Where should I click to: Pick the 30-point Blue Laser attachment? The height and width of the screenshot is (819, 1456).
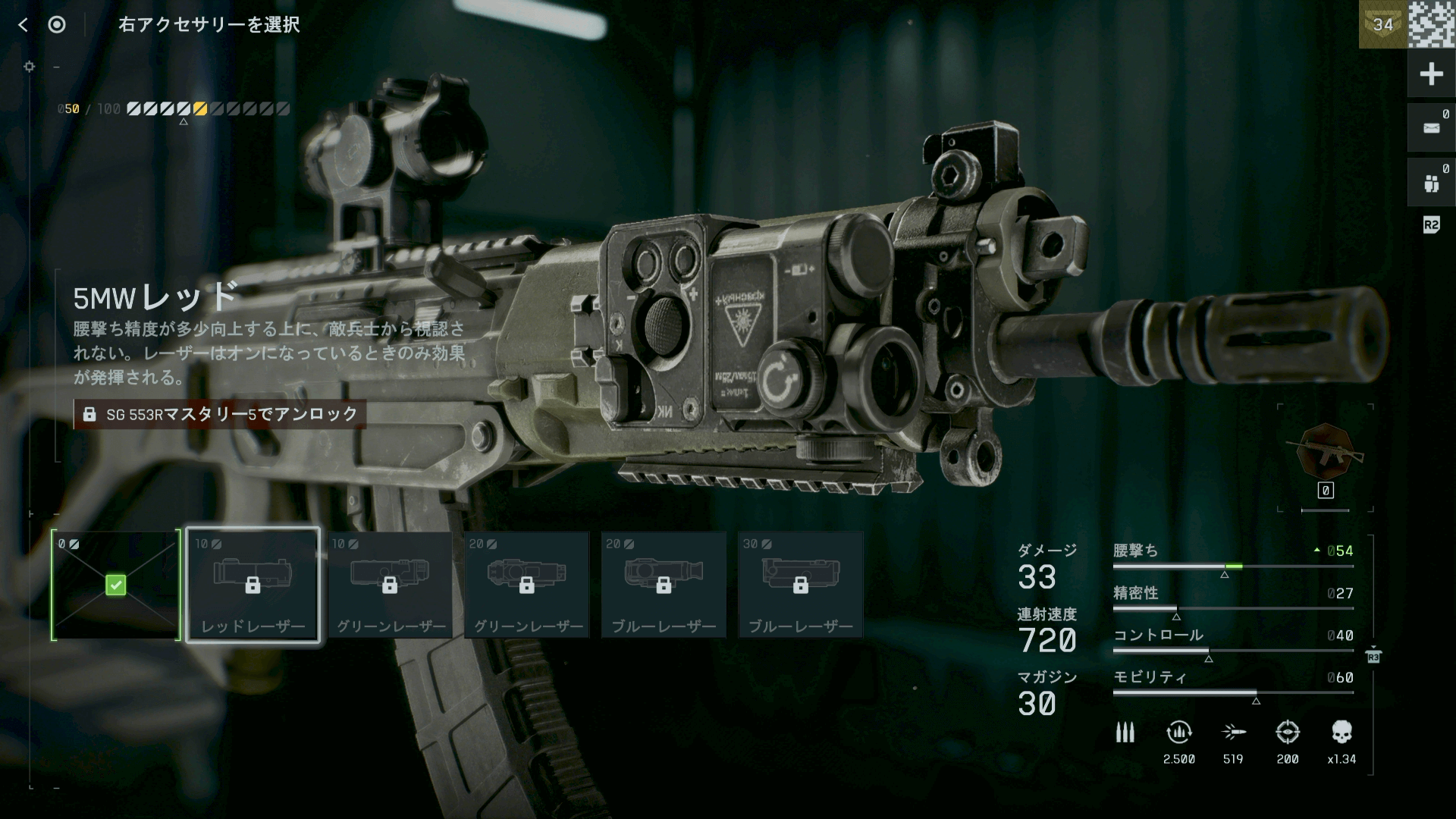(x=801, y=585)
